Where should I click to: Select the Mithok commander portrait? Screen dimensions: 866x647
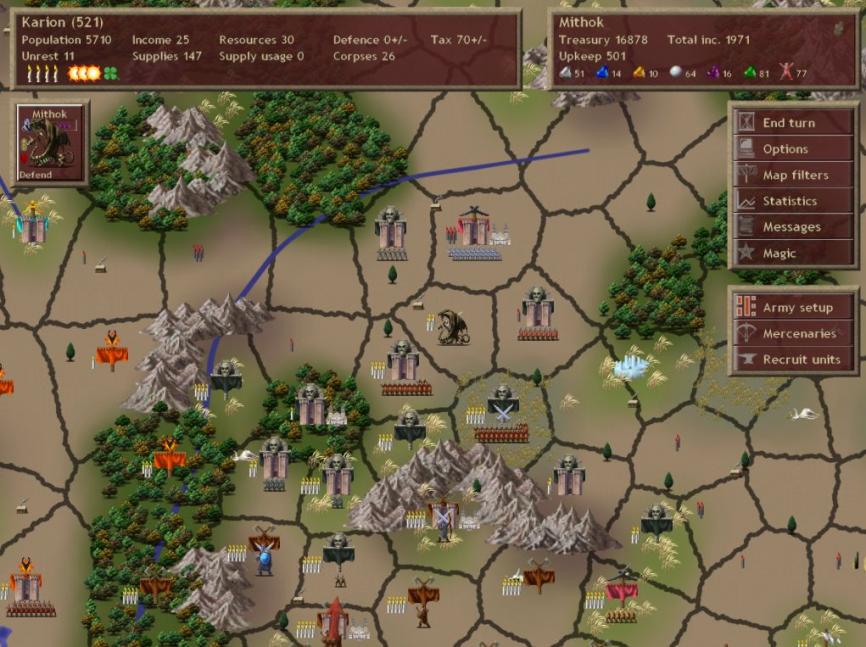pos(50,144)
